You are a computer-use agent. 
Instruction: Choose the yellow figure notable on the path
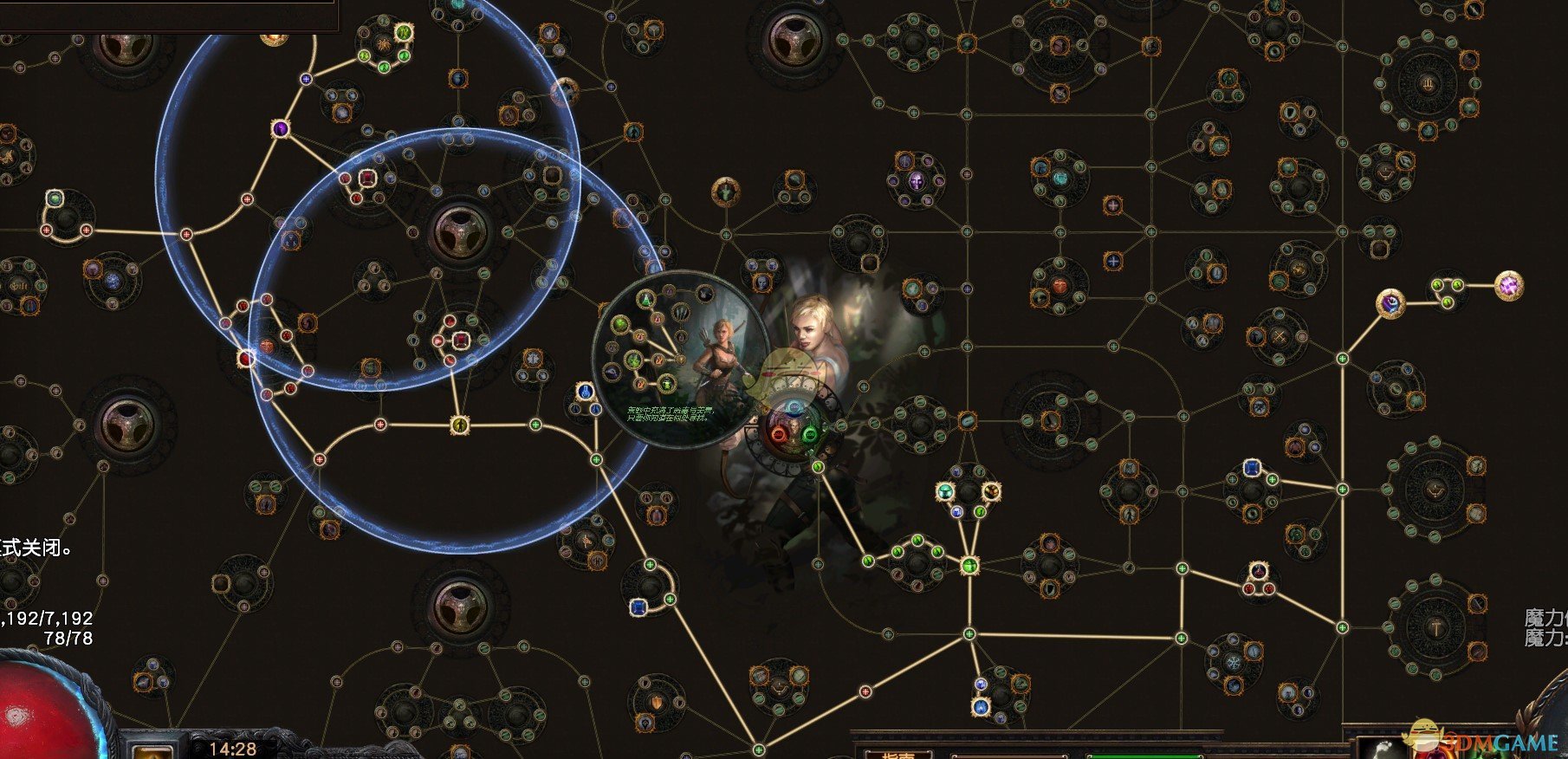[459, 425]
